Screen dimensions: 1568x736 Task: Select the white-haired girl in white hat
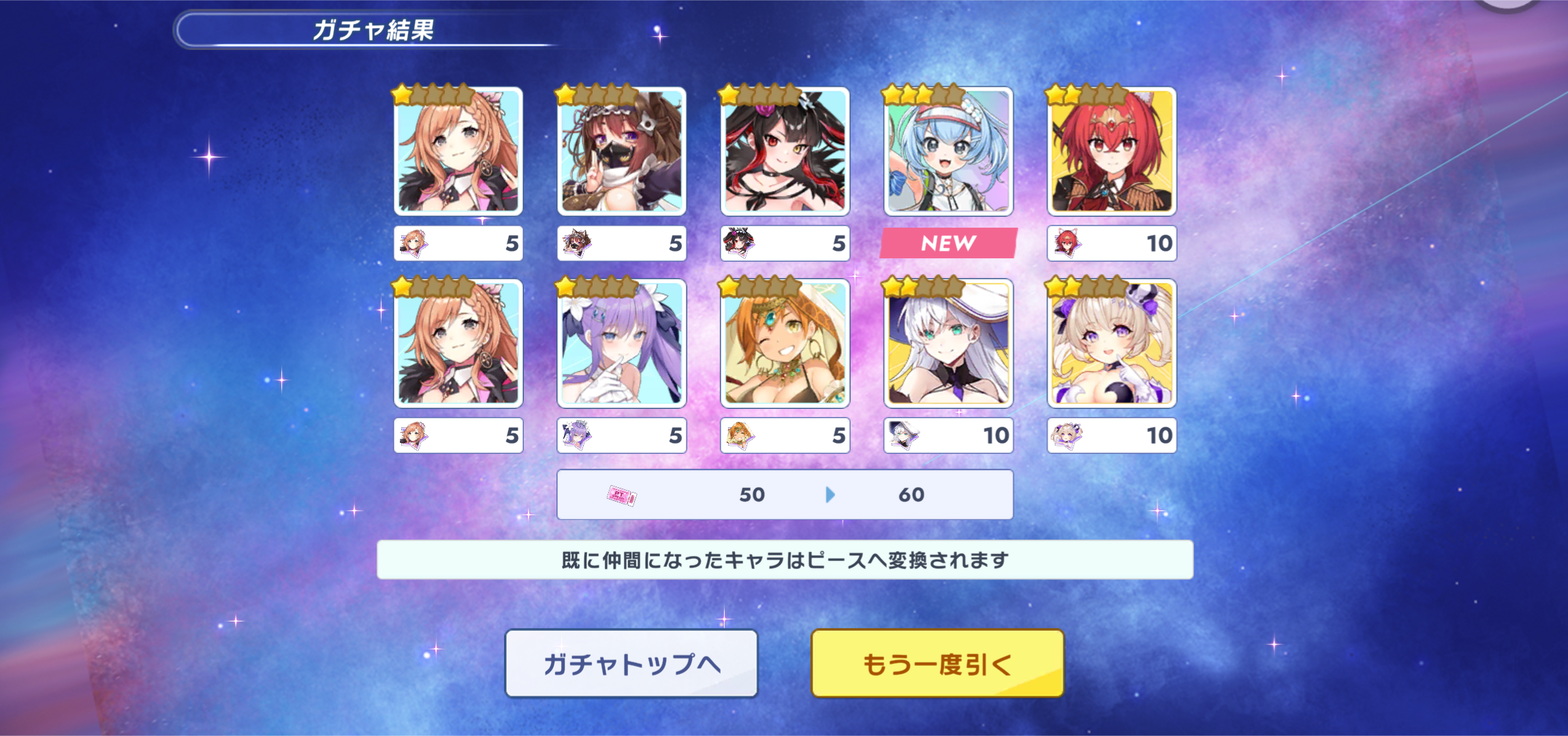coord(948,343)
